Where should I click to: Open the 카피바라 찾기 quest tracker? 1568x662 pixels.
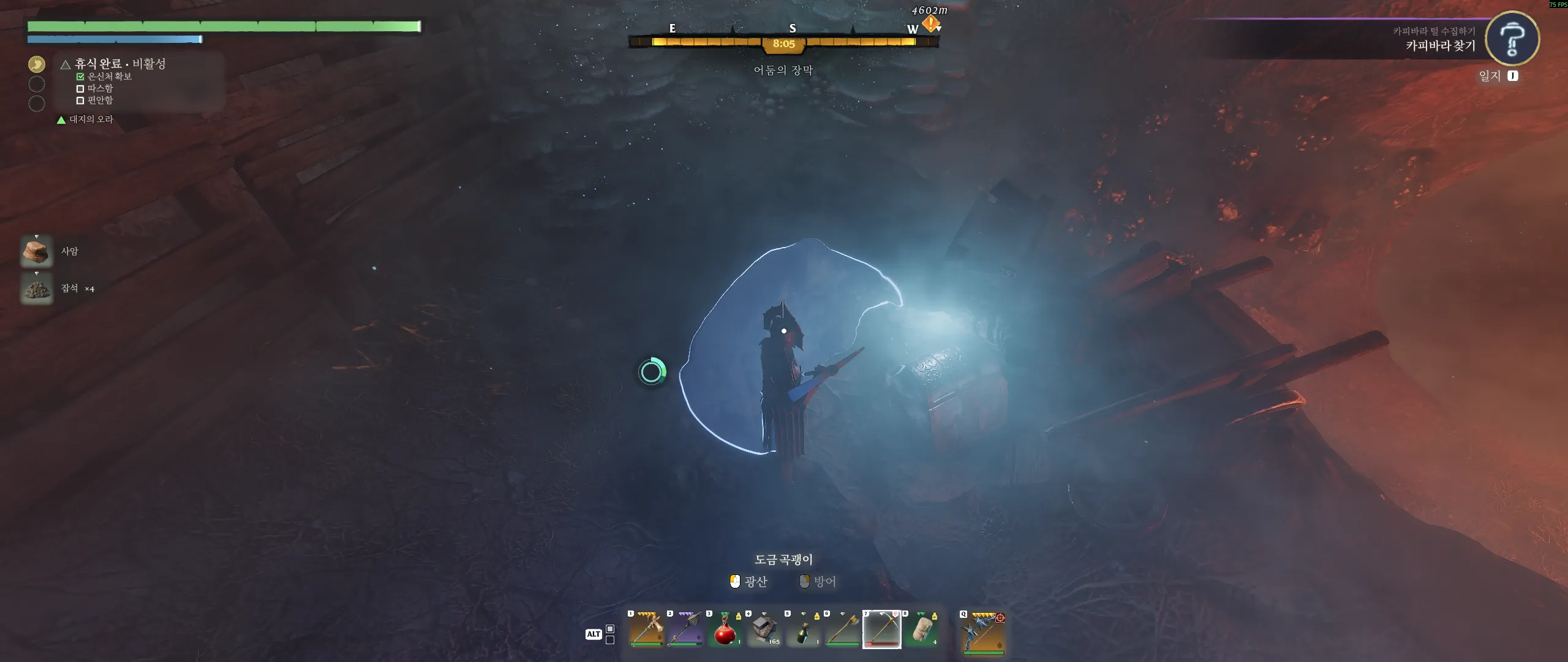click(1440, 45)
